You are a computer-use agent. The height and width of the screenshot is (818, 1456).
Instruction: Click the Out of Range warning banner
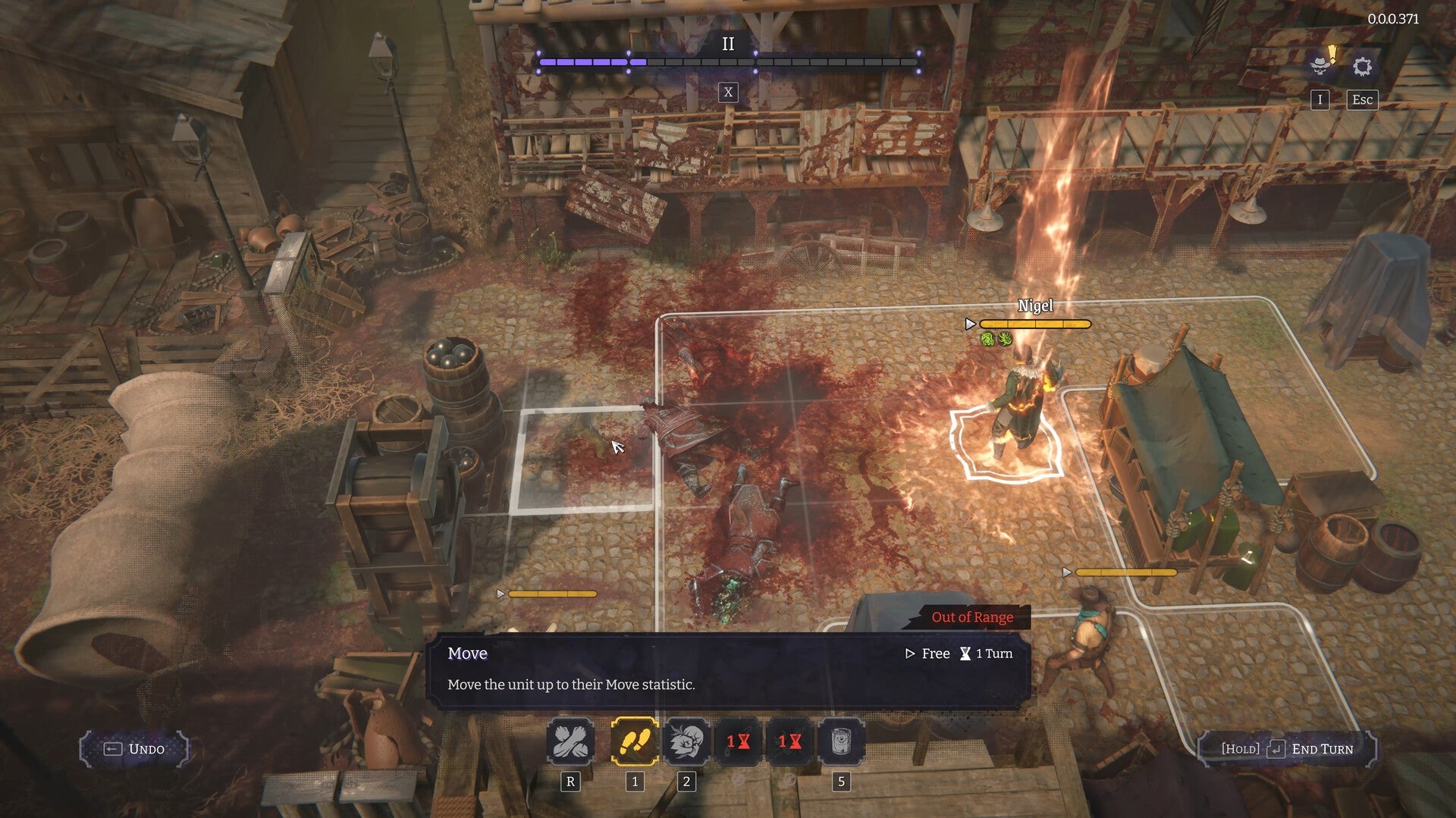click(973, 617)
